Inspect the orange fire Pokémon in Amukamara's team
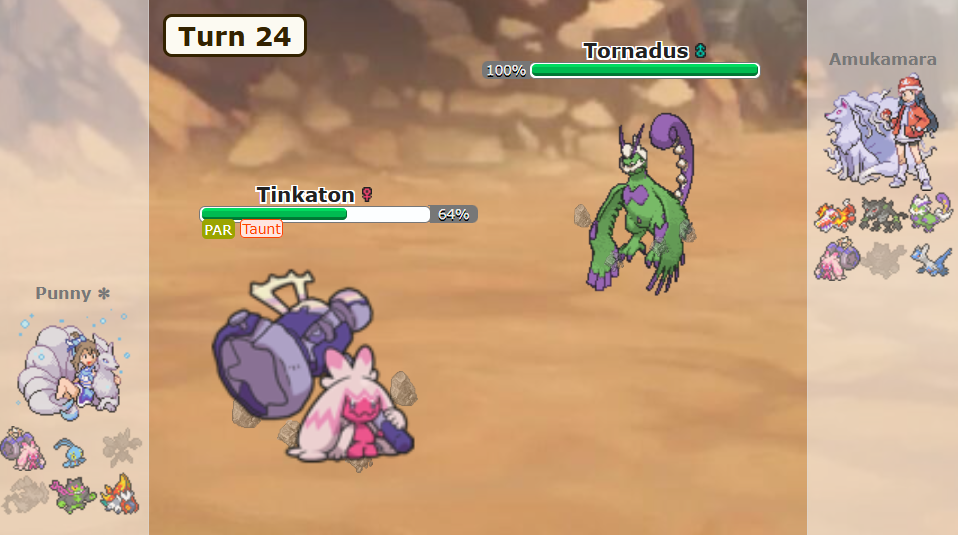The width and height of the screenshot is (958, 535). [835, 216]
